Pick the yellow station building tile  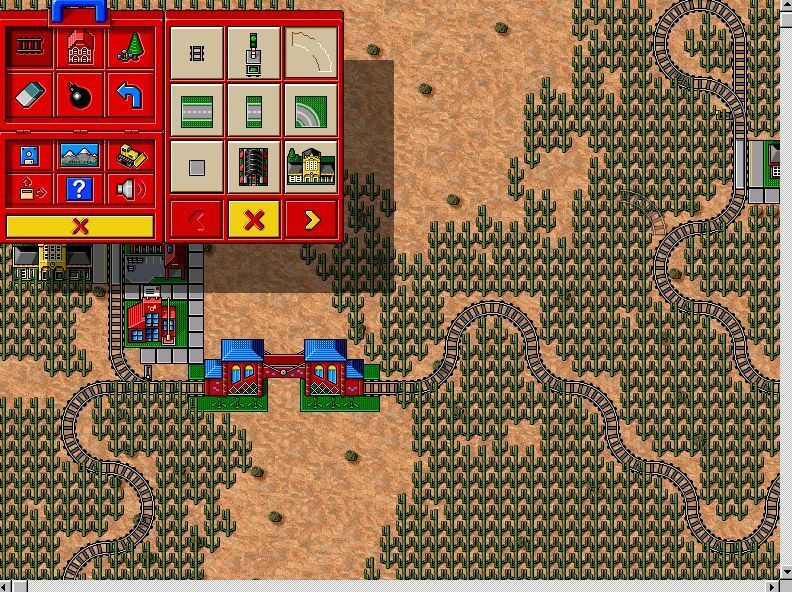(x=311, y=166)
